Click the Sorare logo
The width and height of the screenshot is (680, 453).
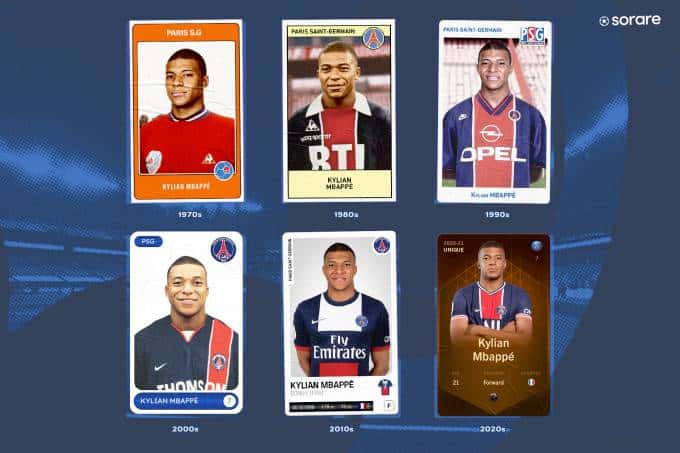629,20
